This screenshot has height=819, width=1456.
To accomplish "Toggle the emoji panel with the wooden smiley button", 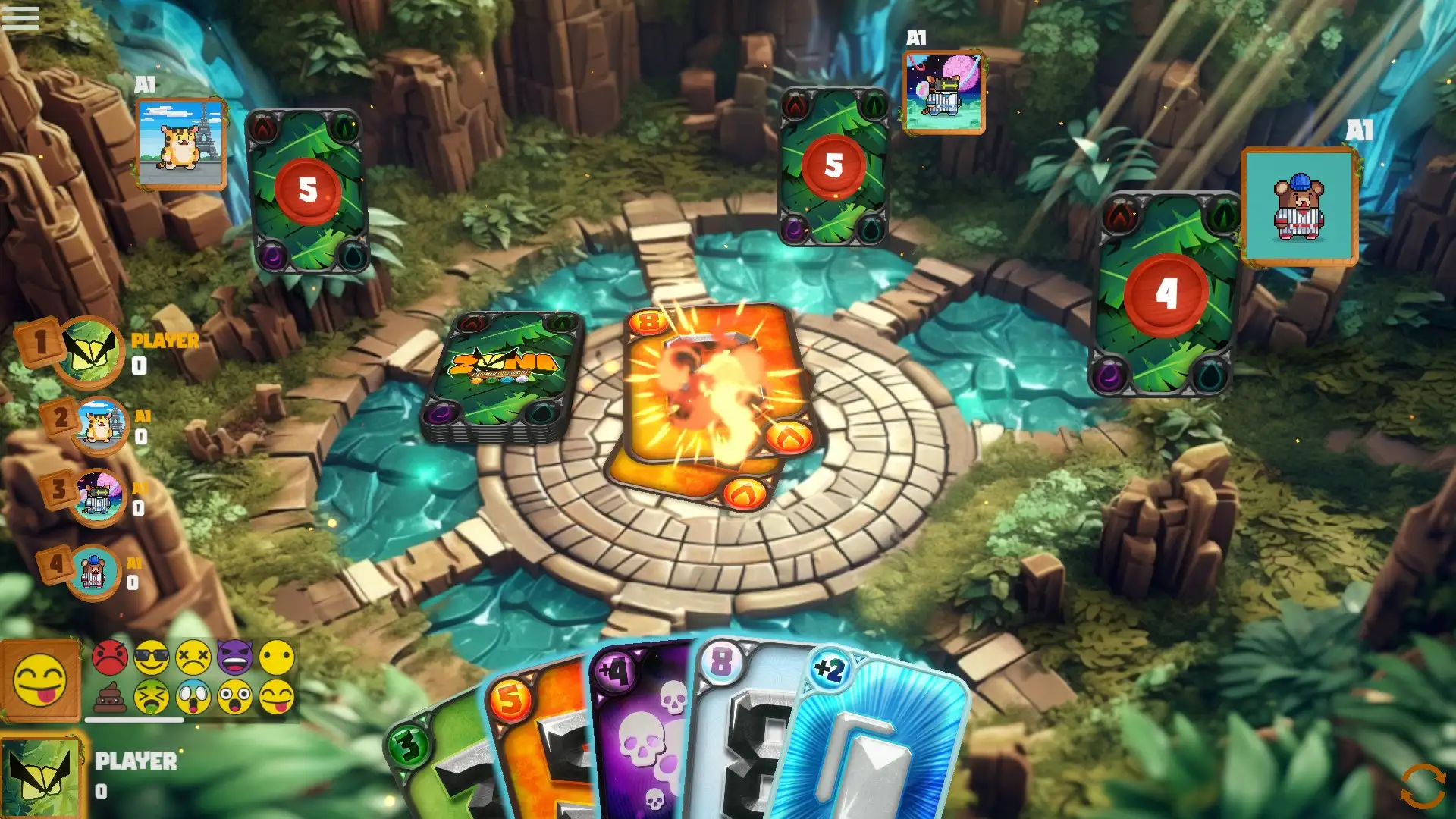I will [40, 679].
